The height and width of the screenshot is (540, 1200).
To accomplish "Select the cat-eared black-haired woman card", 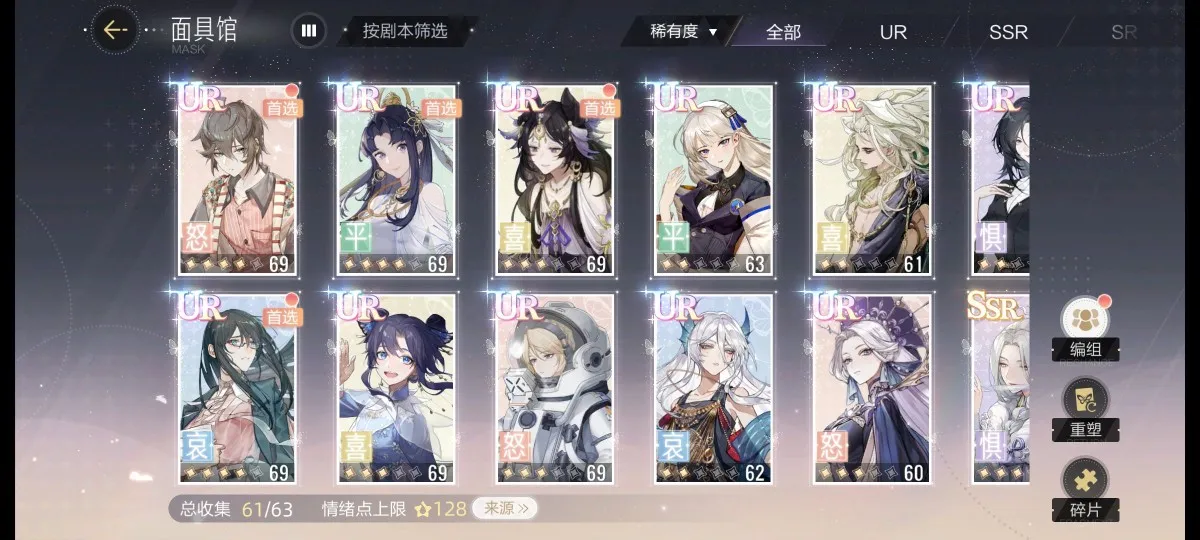I will (557, 180).
